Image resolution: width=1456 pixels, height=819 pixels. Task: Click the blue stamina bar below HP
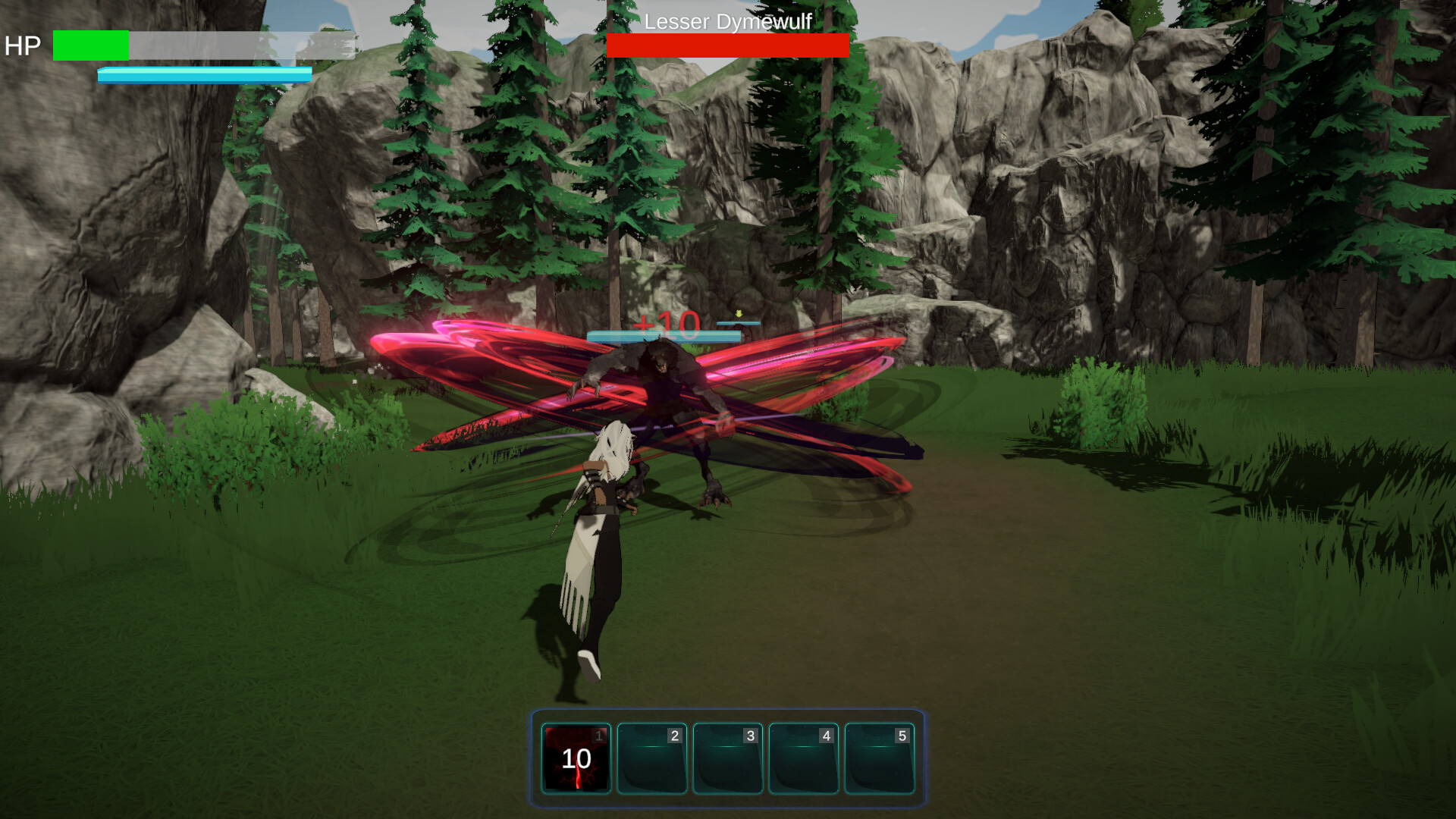click(203, 75)
